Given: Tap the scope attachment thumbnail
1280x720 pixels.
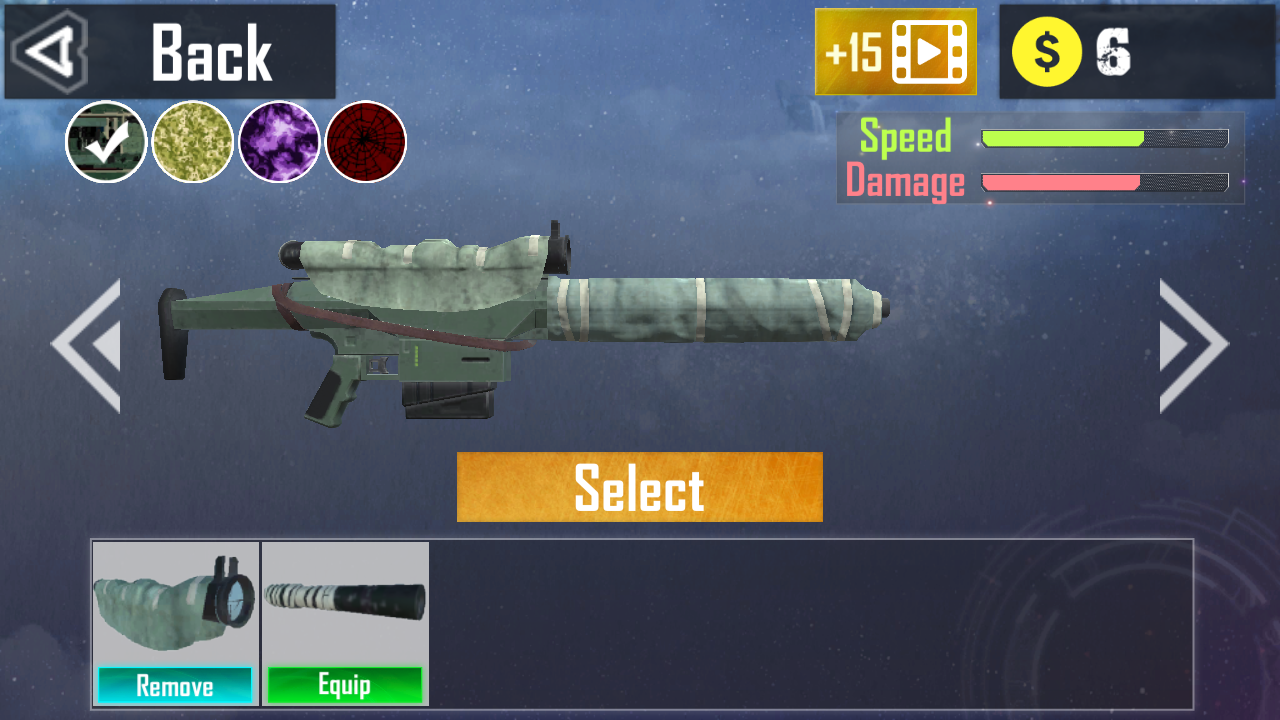Looking at the screenshot, I should 175,600.
